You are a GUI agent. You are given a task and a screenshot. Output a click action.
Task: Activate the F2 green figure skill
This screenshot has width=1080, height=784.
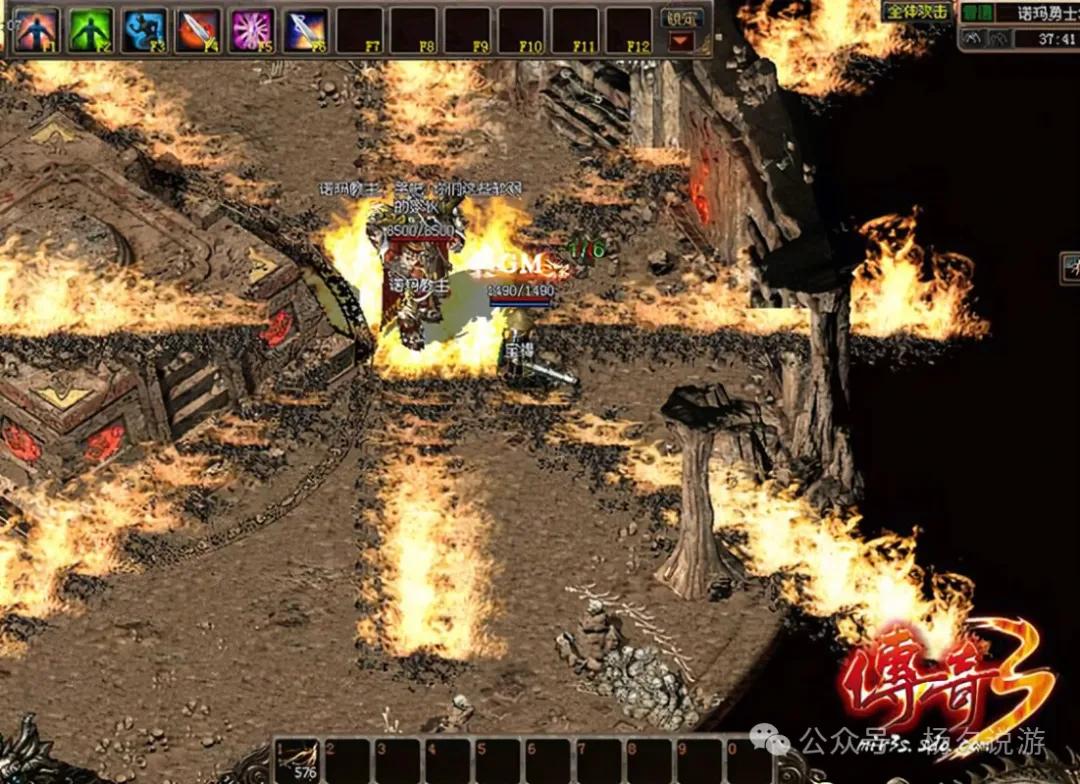coord(90,30)
